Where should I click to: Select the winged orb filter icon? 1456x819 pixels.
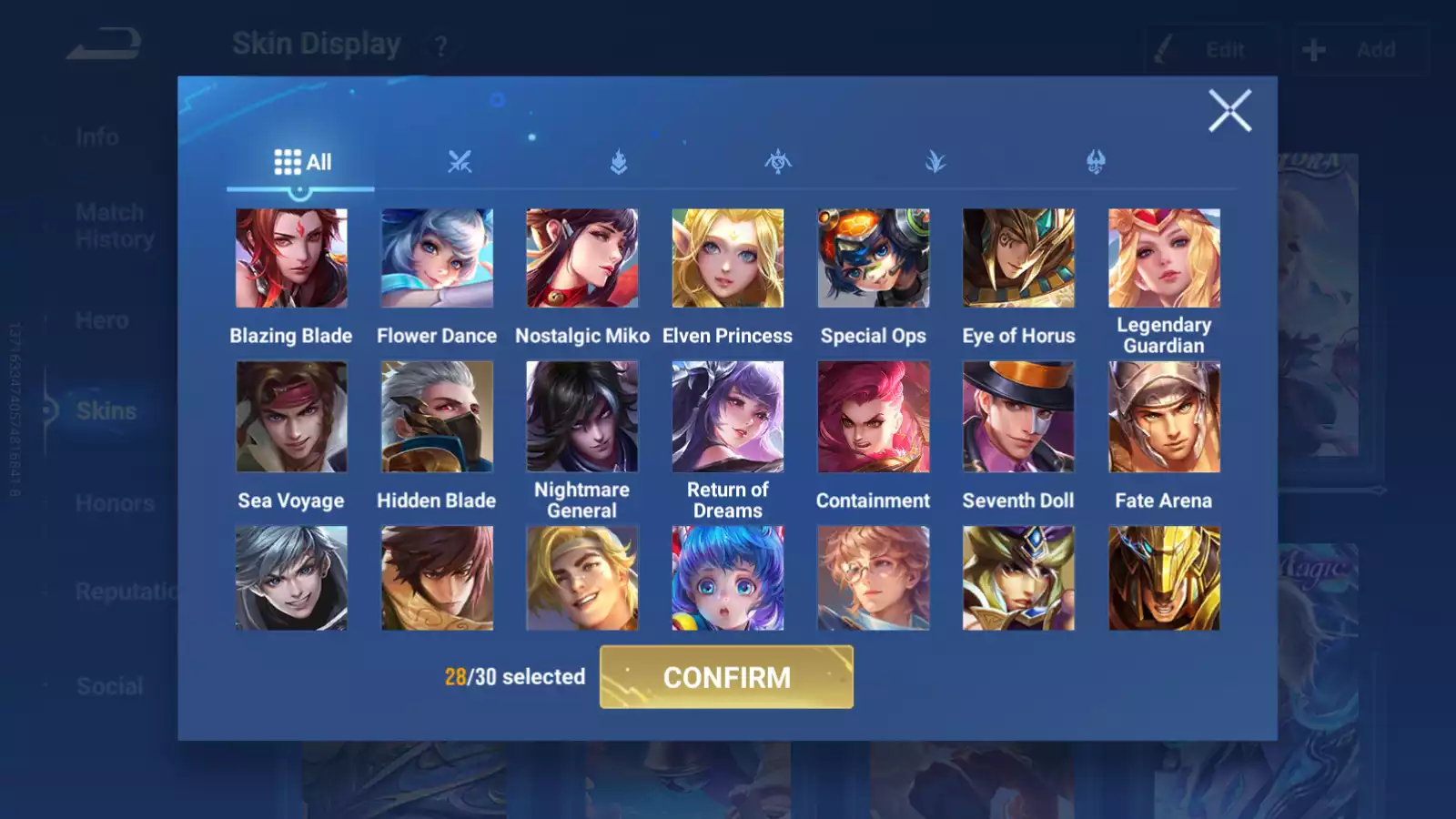(776, 162)
